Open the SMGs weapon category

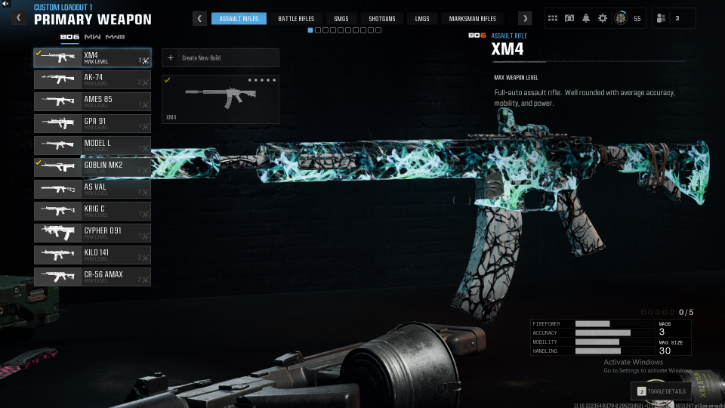click(341, 18)
